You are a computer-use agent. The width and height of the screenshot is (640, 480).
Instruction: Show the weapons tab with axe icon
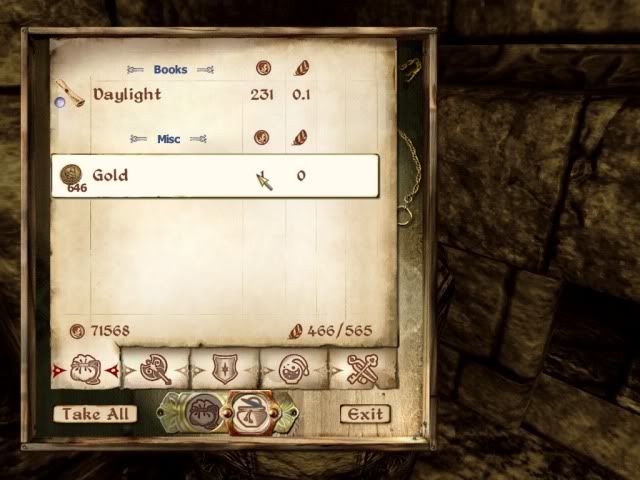pyautogui.click(x=156, y=368)
